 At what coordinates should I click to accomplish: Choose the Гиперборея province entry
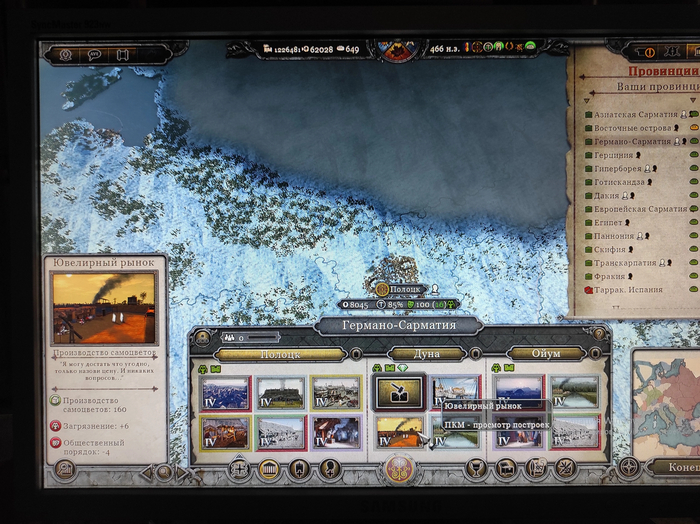click(x=620, y=169)
